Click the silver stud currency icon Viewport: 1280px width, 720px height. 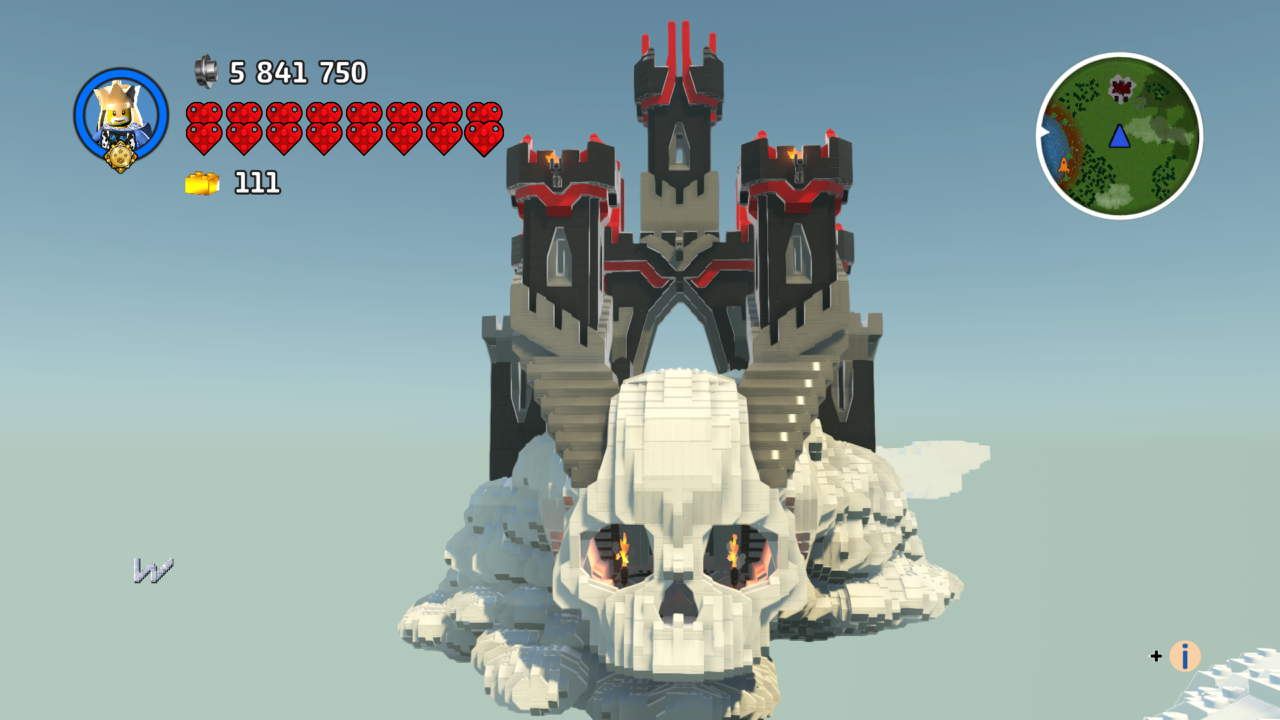pos(207,72)
